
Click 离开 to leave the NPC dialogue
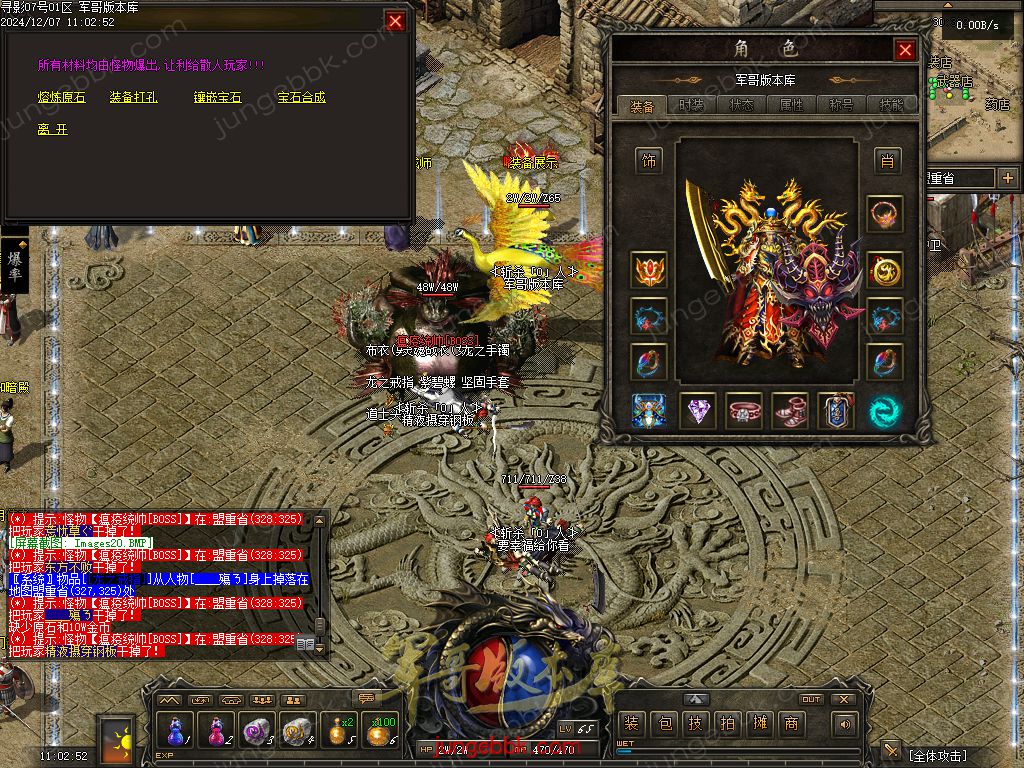pyautogui.click(x=52, y=130)
